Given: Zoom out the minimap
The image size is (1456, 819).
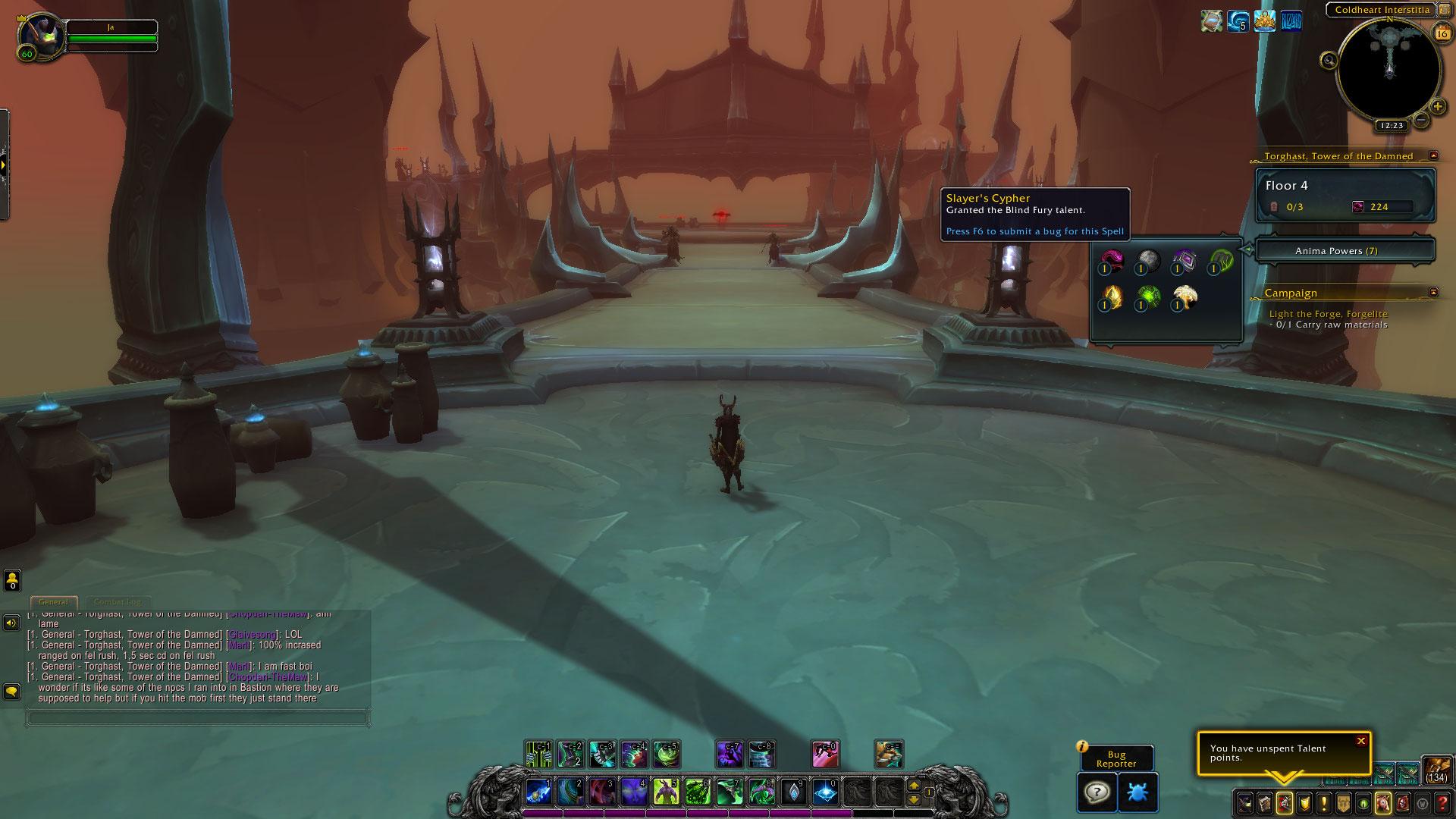Looking at the screenshot, I should 1421,120.
